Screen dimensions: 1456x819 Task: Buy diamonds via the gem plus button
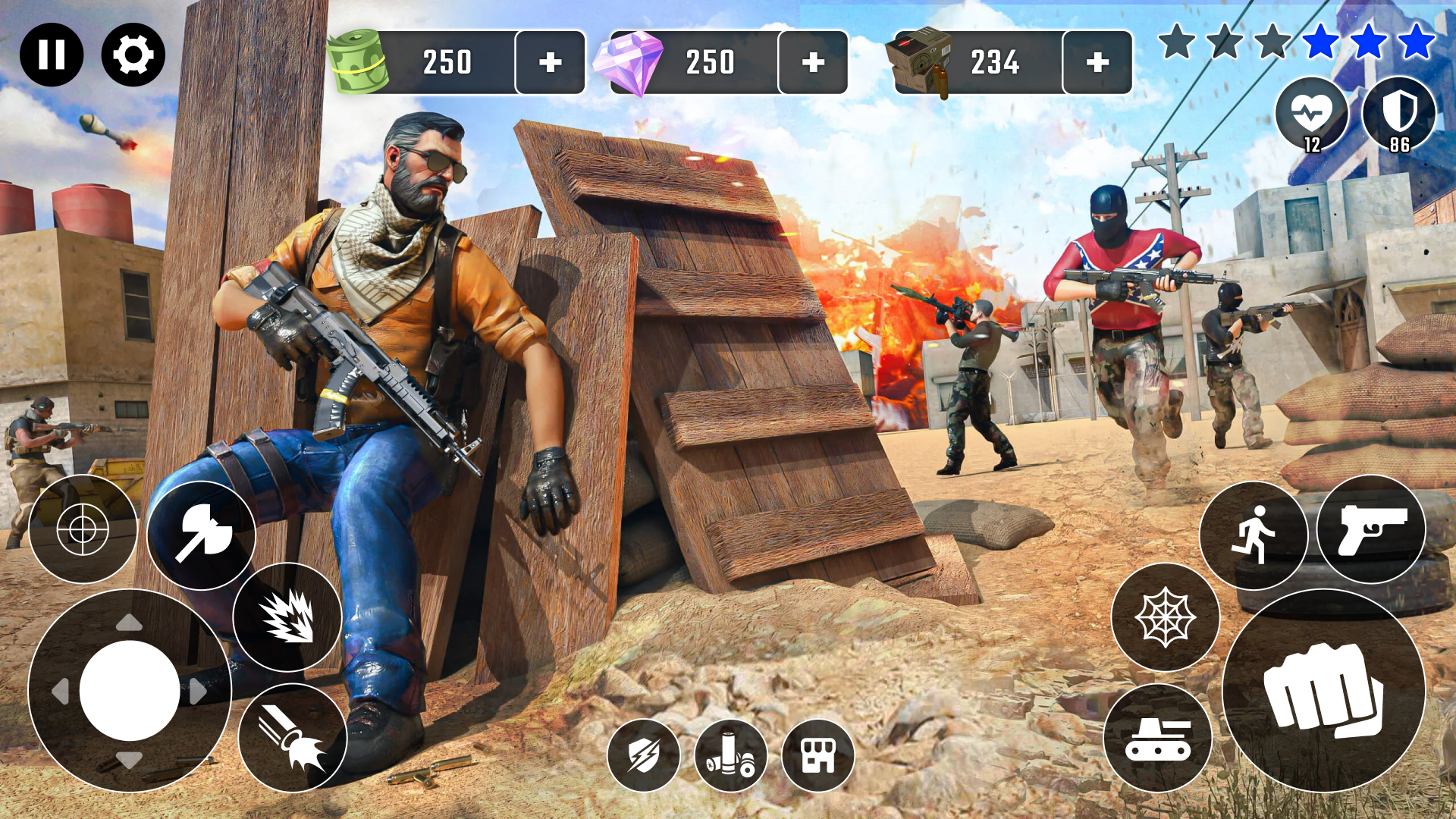click(x=813, y=61)
